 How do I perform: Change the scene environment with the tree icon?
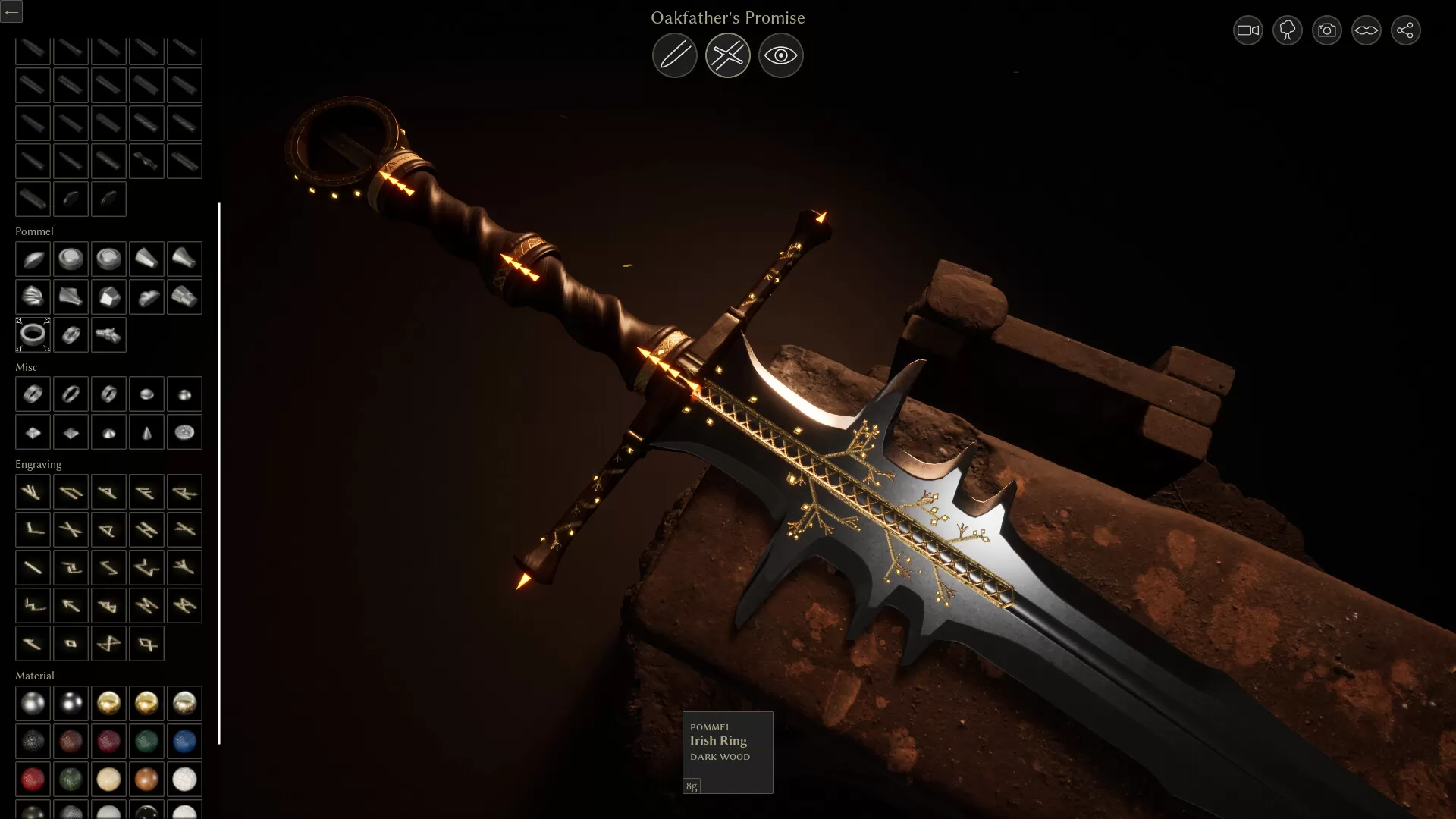tap(1287, 30)
